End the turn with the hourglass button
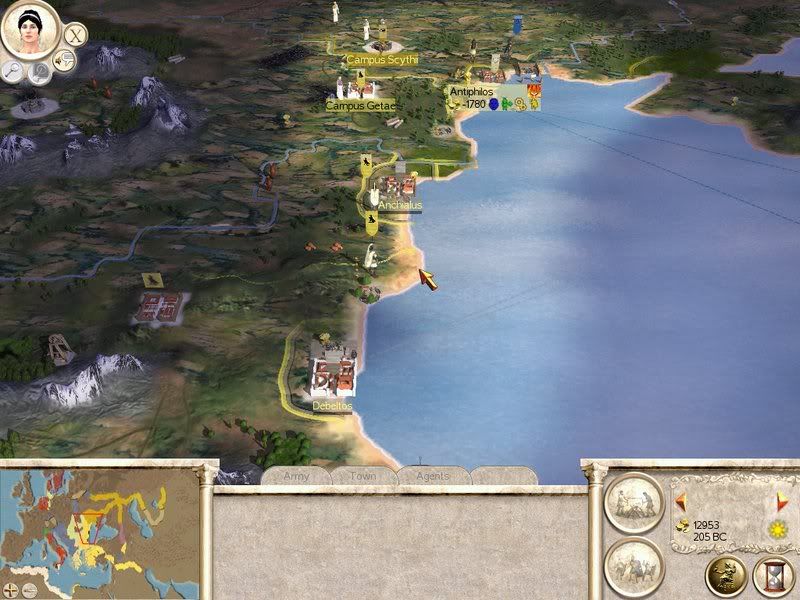 point(773,573)
